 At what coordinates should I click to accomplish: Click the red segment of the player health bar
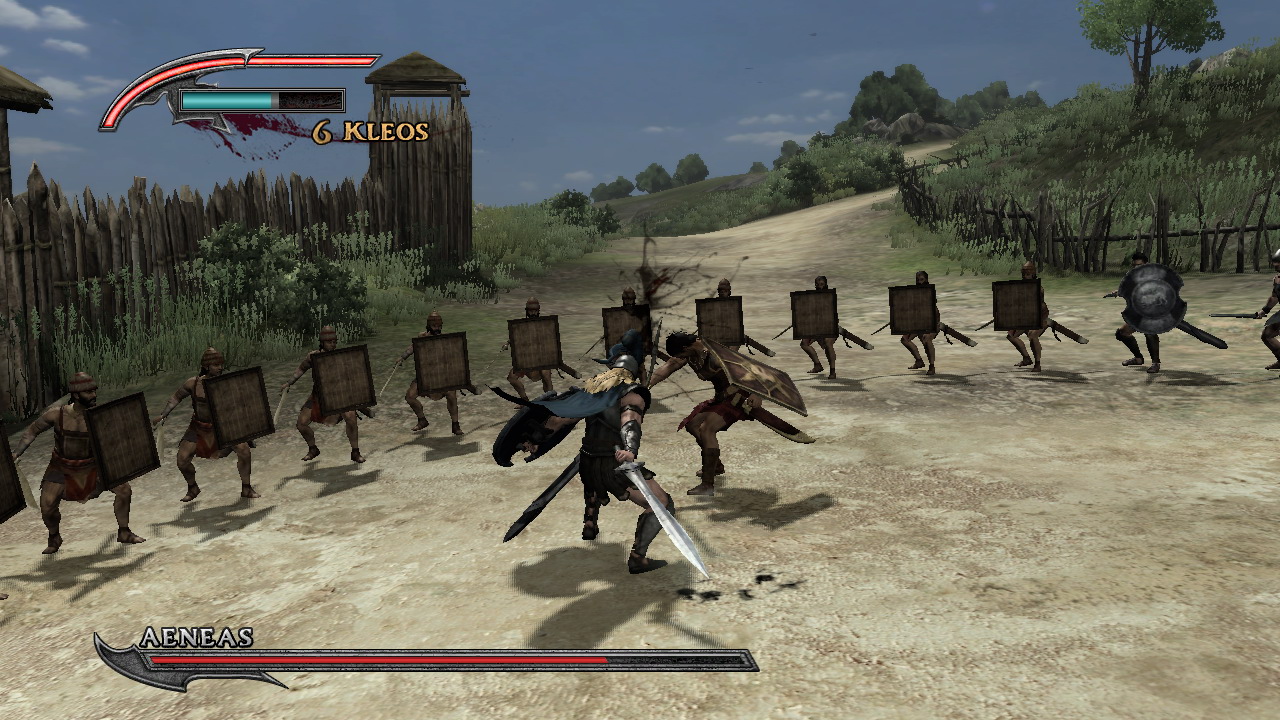(270, 62)
